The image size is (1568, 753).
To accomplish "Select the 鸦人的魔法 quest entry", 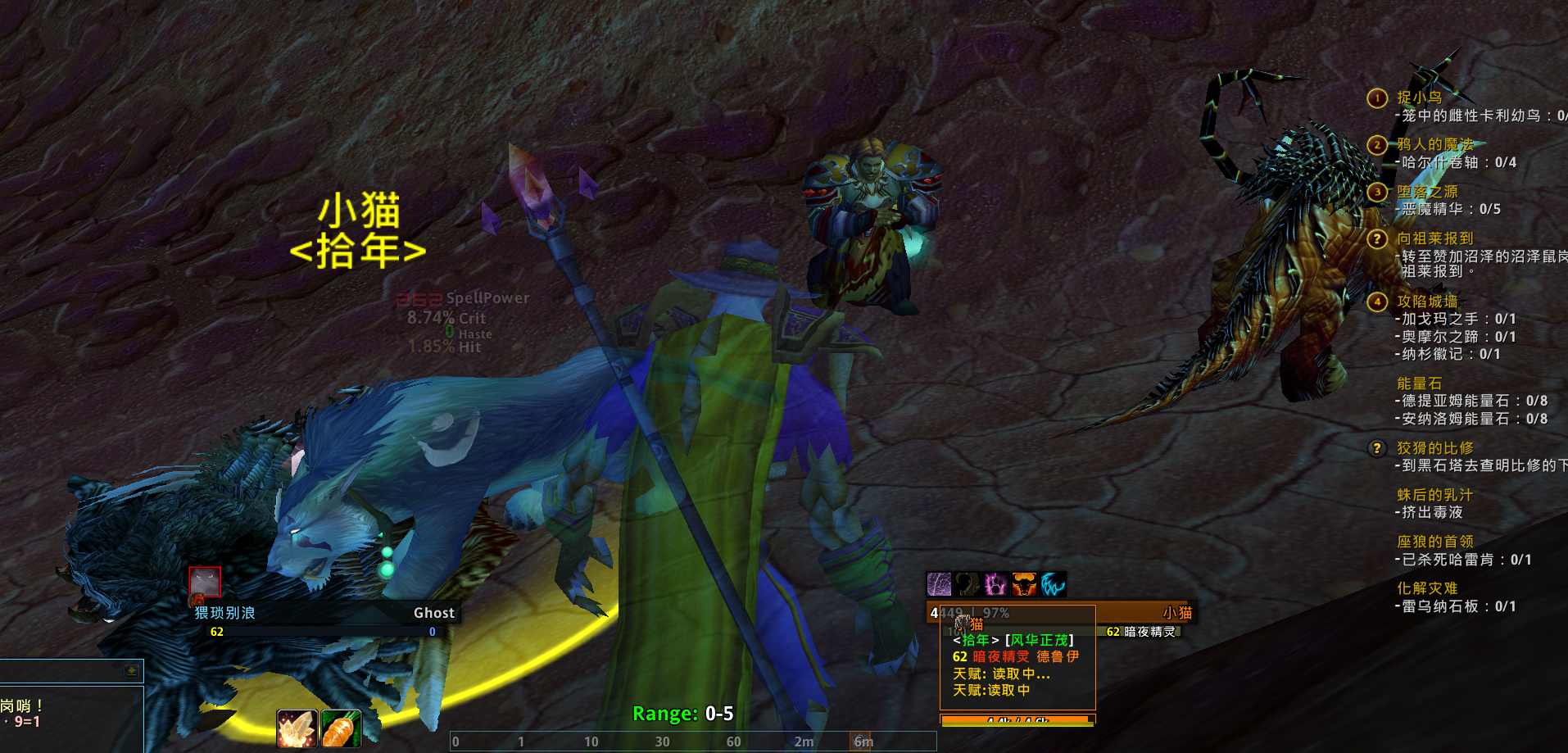I will coord(1434,144).
